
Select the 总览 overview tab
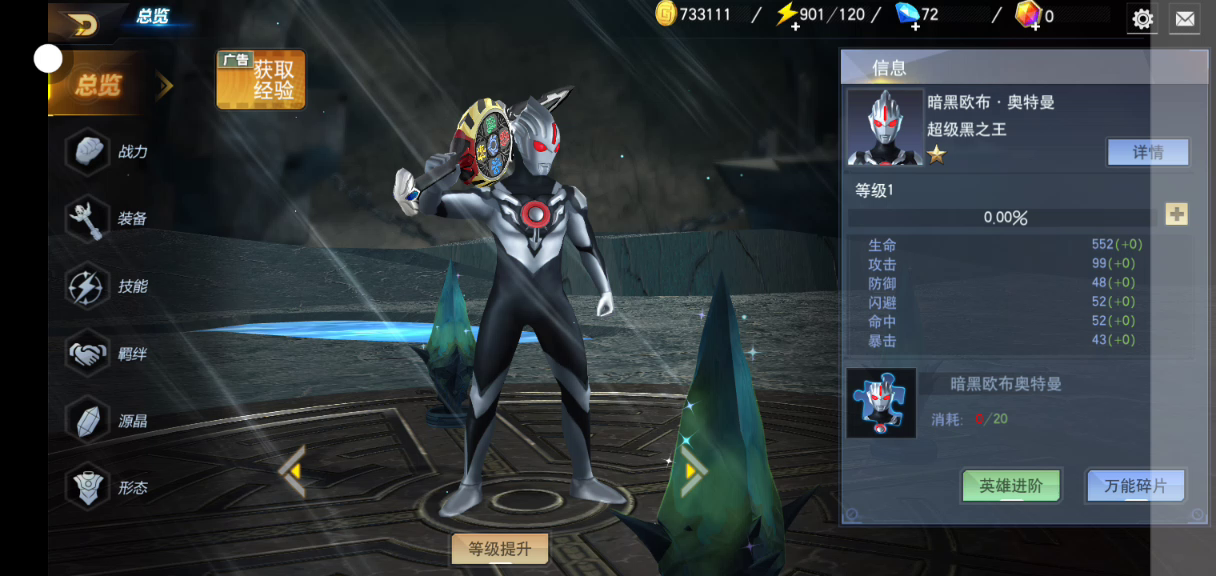(x=98, y=86)
